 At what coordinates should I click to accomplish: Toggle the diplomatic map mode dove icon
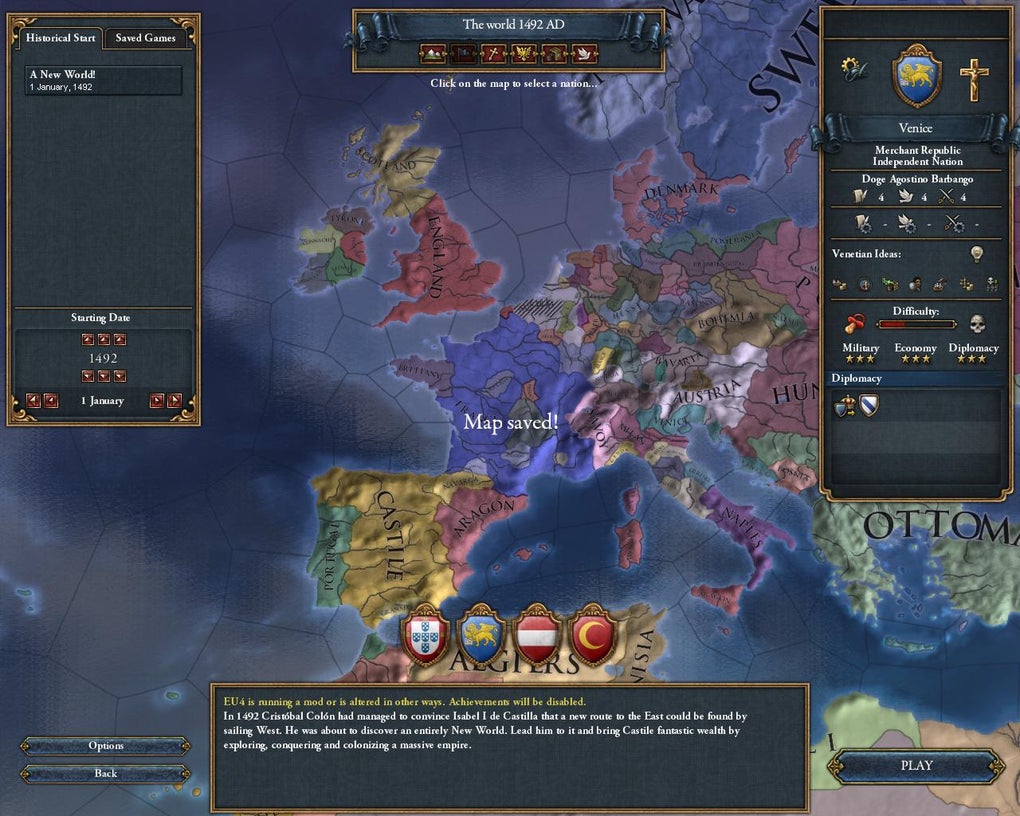click(585, 53)
